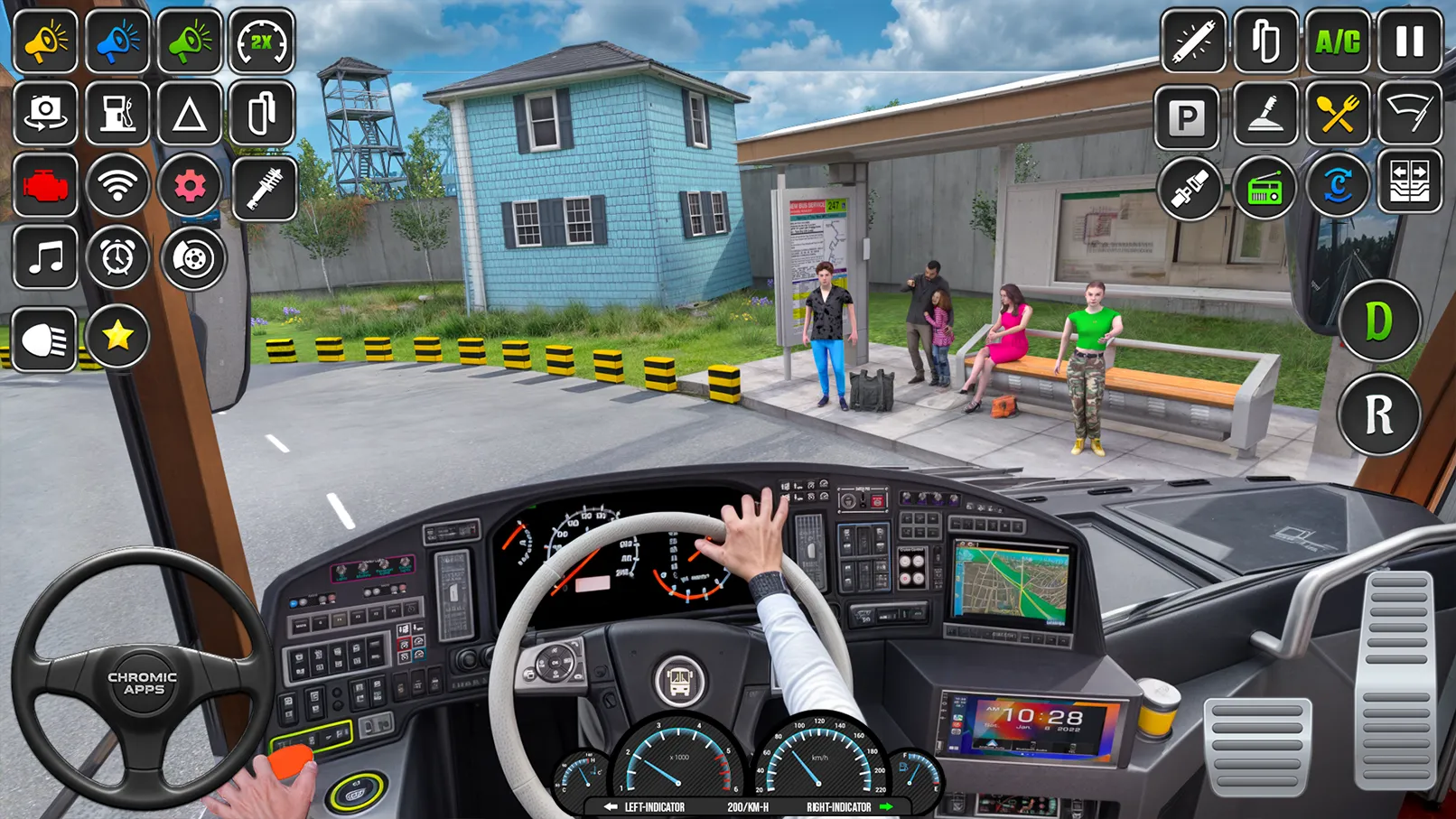The width and height of the screenshot is (1456, 819).
Task: Open the star rating icon
Action: coord(117,337)
